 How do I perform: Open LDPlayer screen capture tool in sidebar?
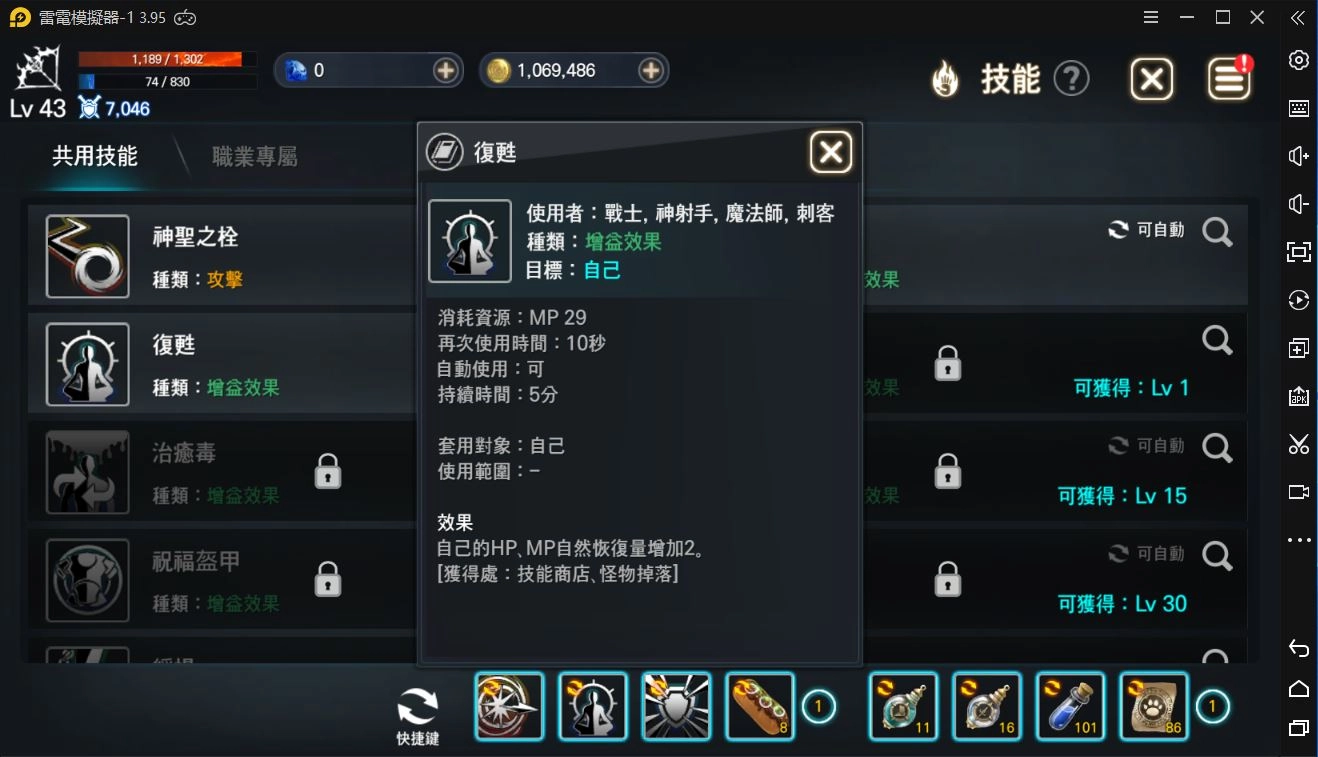1299,444
